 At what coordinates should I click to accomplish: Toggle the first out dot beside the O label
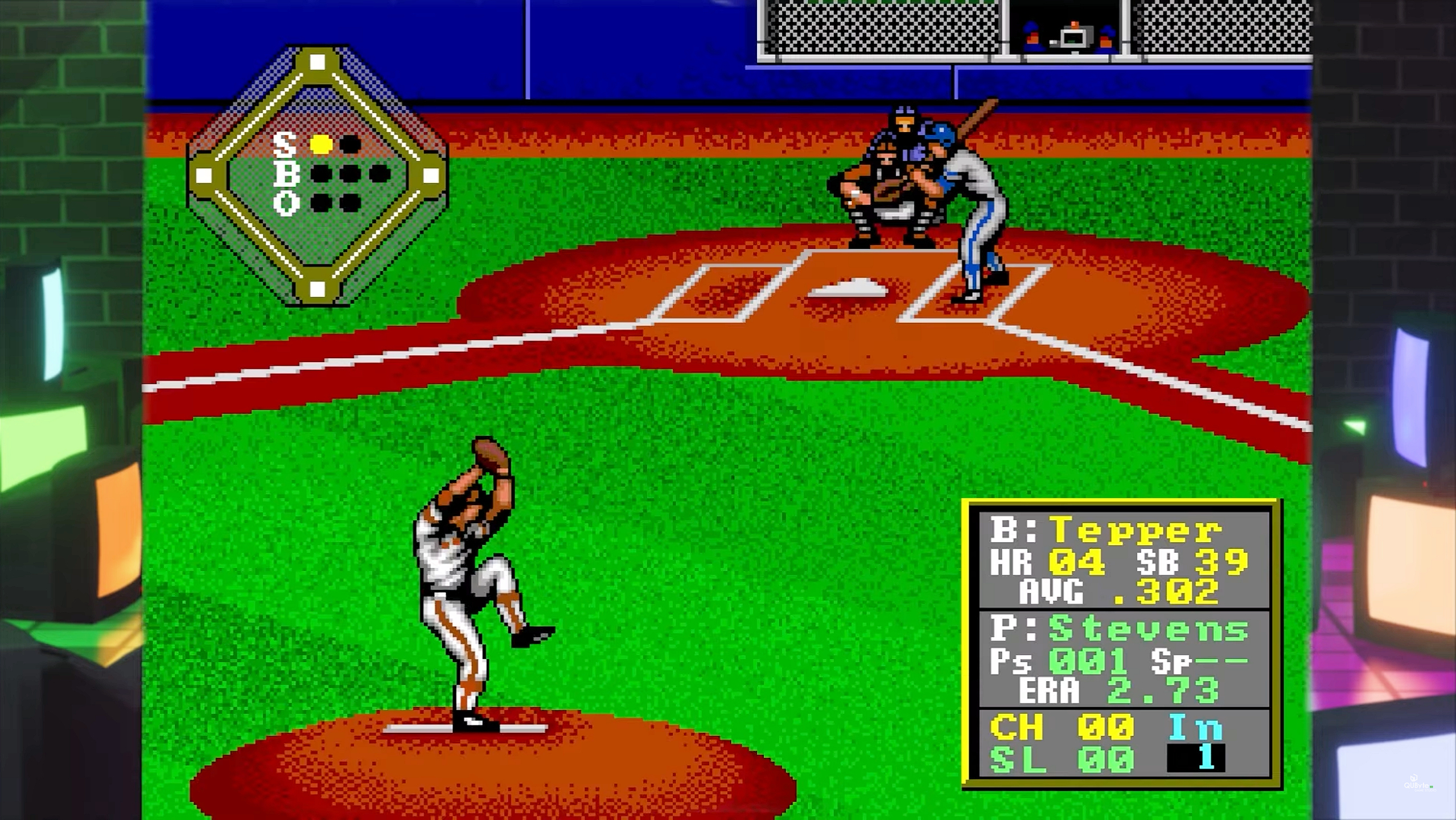[x=320, y=203]
